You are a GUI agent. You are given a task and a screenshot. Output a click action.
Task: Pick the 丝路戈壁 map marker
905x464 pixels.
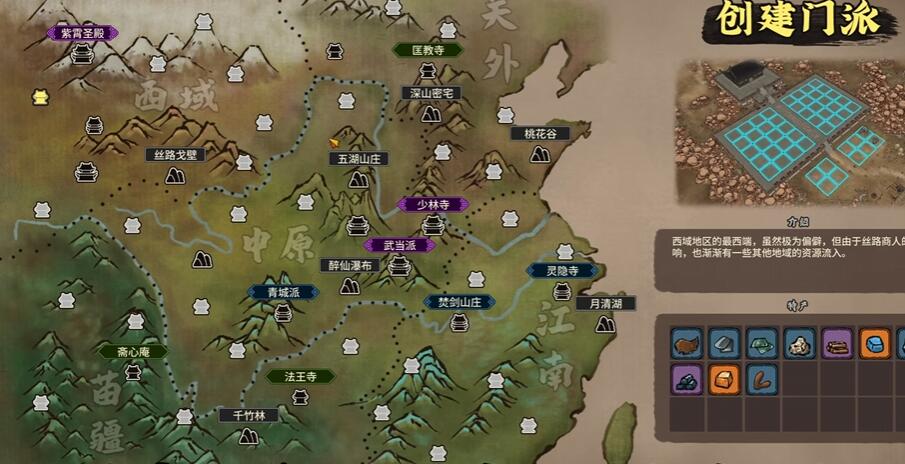tap(175, 155)
